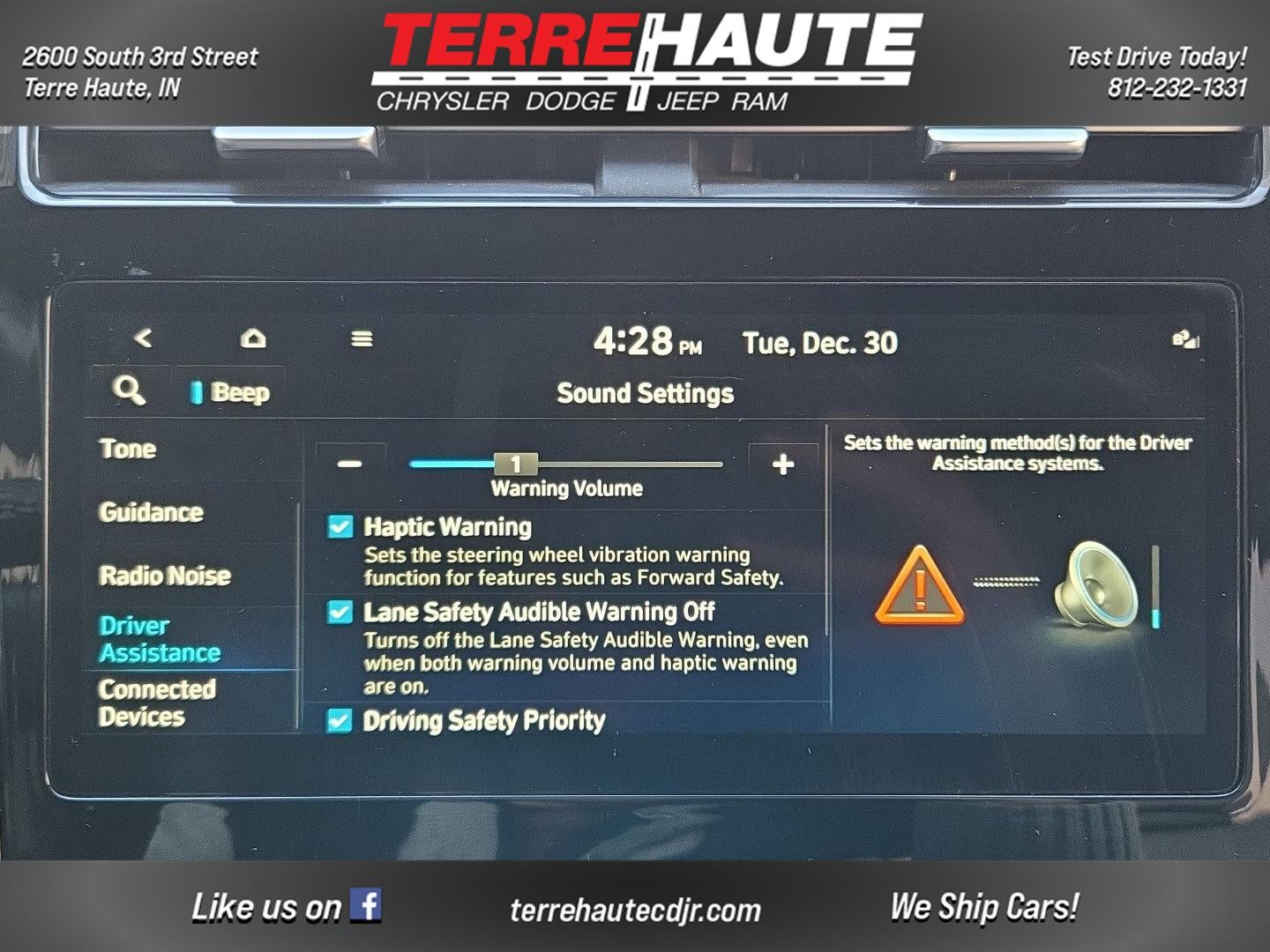
Task: Tap the search magnifier icon
Action: point(131,390)
